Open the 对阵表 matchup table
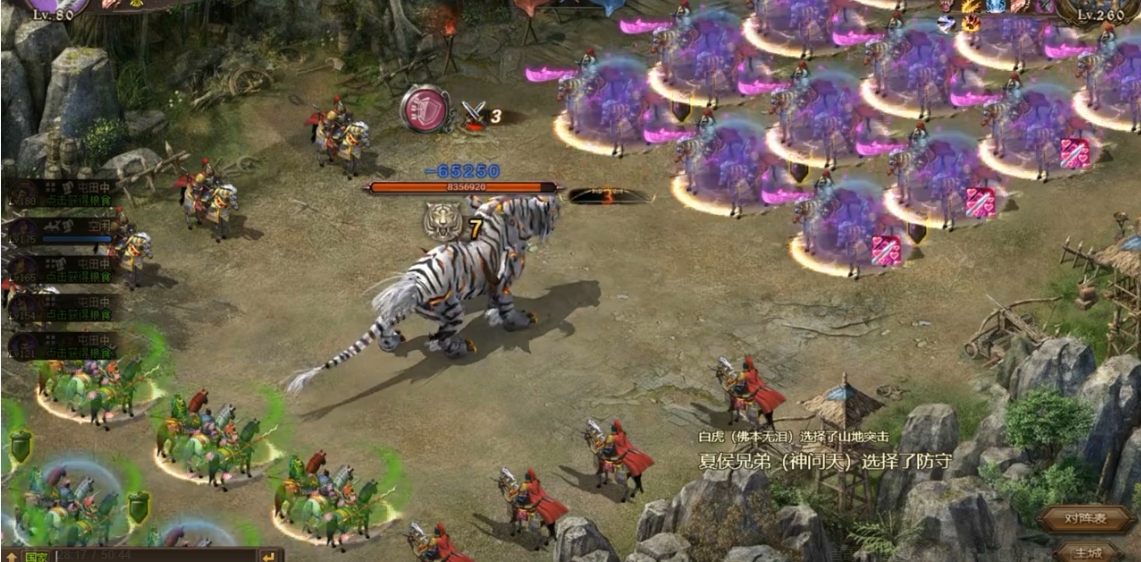 pos(1086,518)
